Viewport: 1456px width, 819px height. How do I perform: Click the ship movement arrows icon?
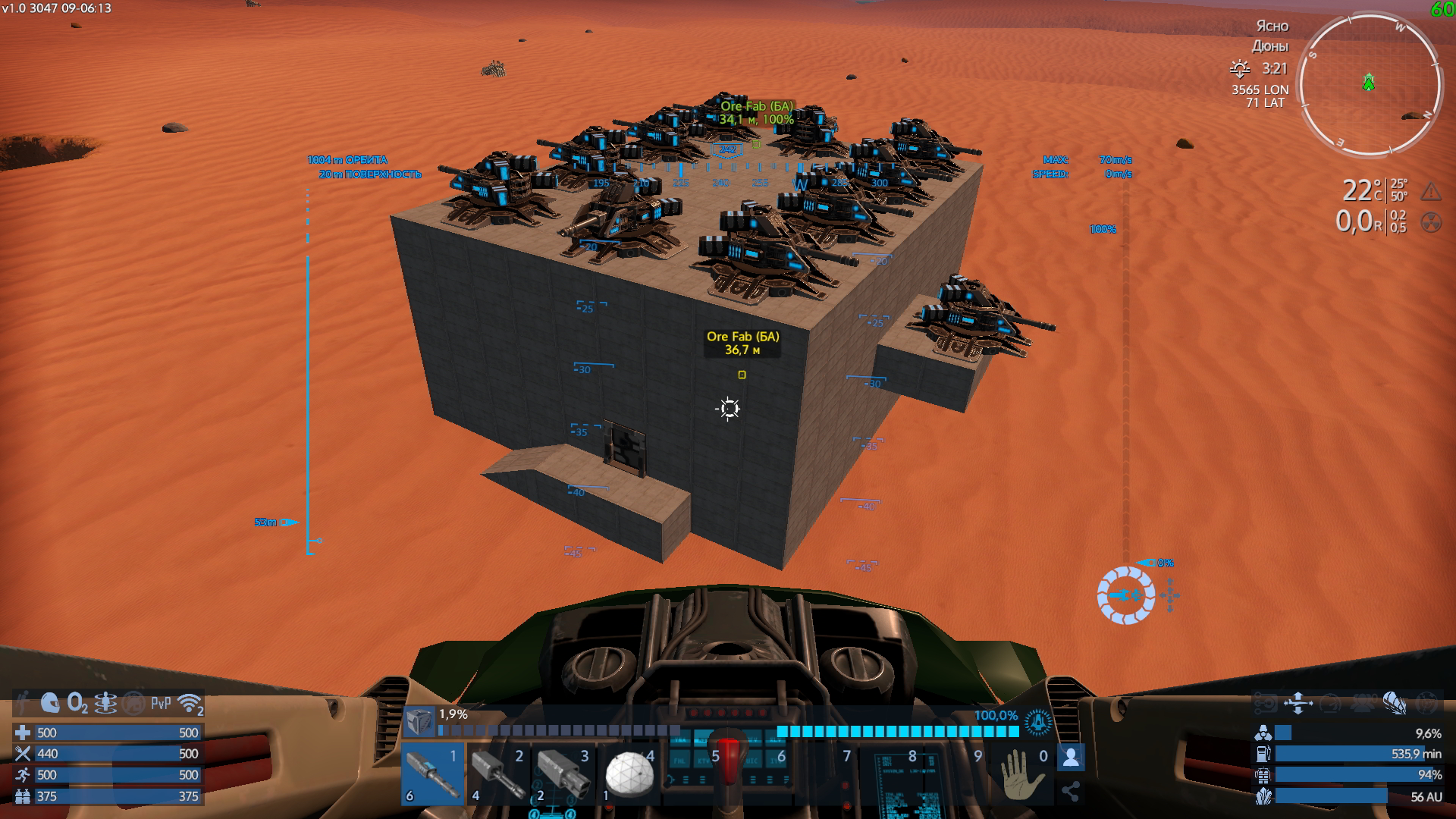point(1298,703)
